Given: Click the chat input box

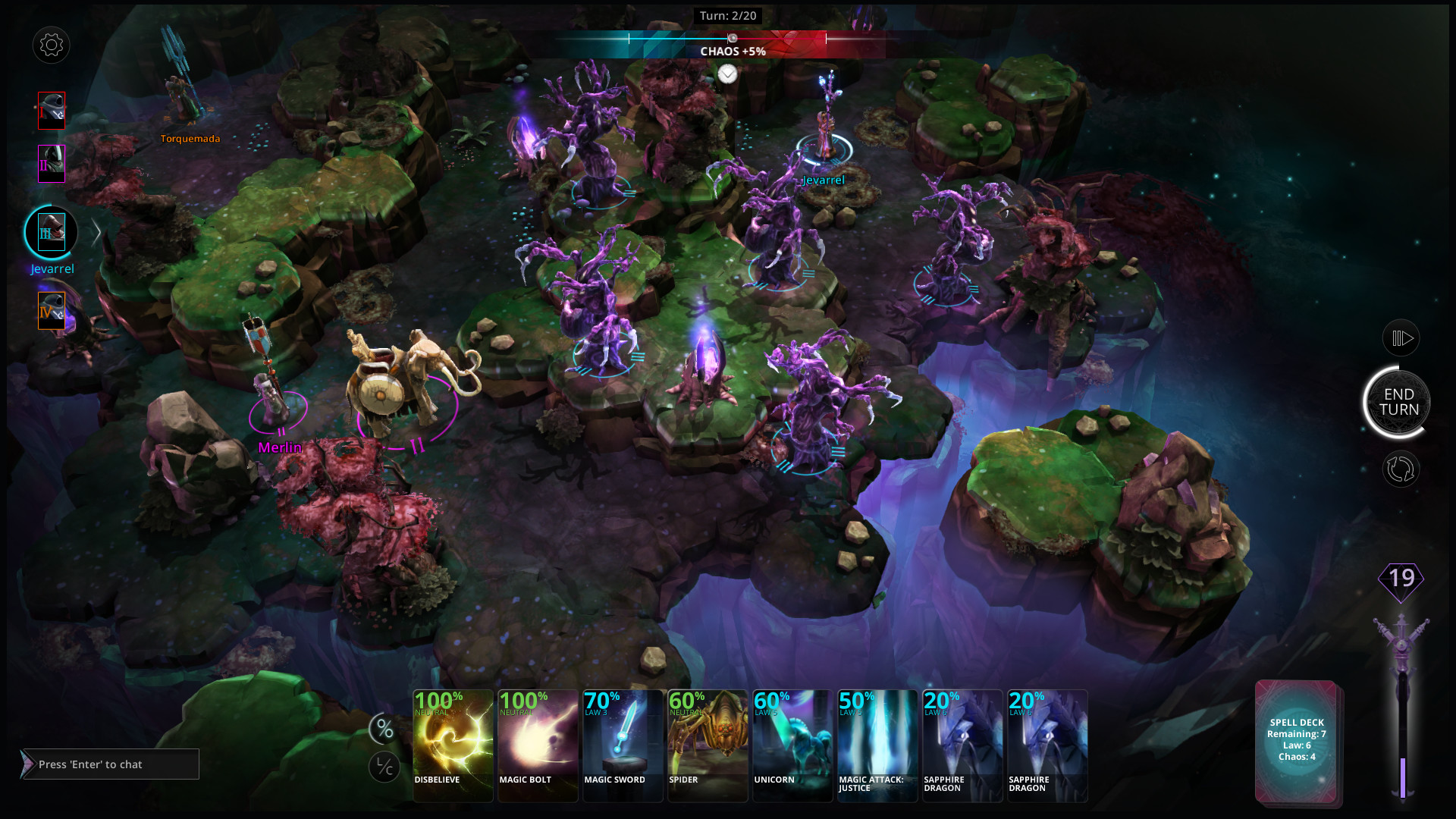Looking at the screenshot, I should click(x=111, y=764).
